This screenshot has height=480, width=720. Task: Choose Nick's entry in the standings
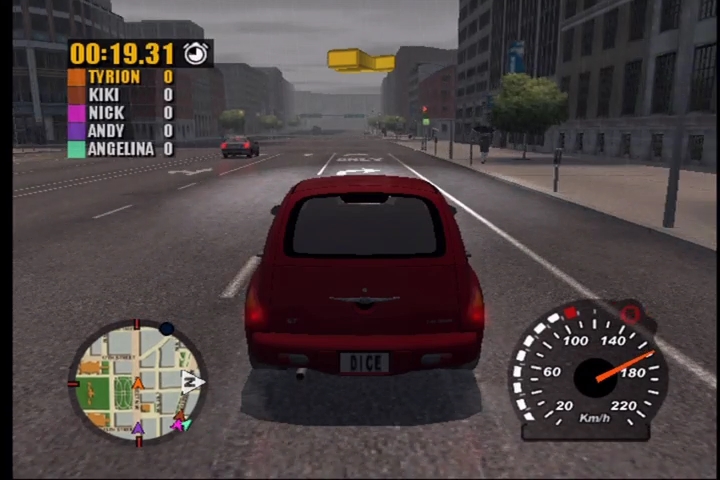point(120,112)
